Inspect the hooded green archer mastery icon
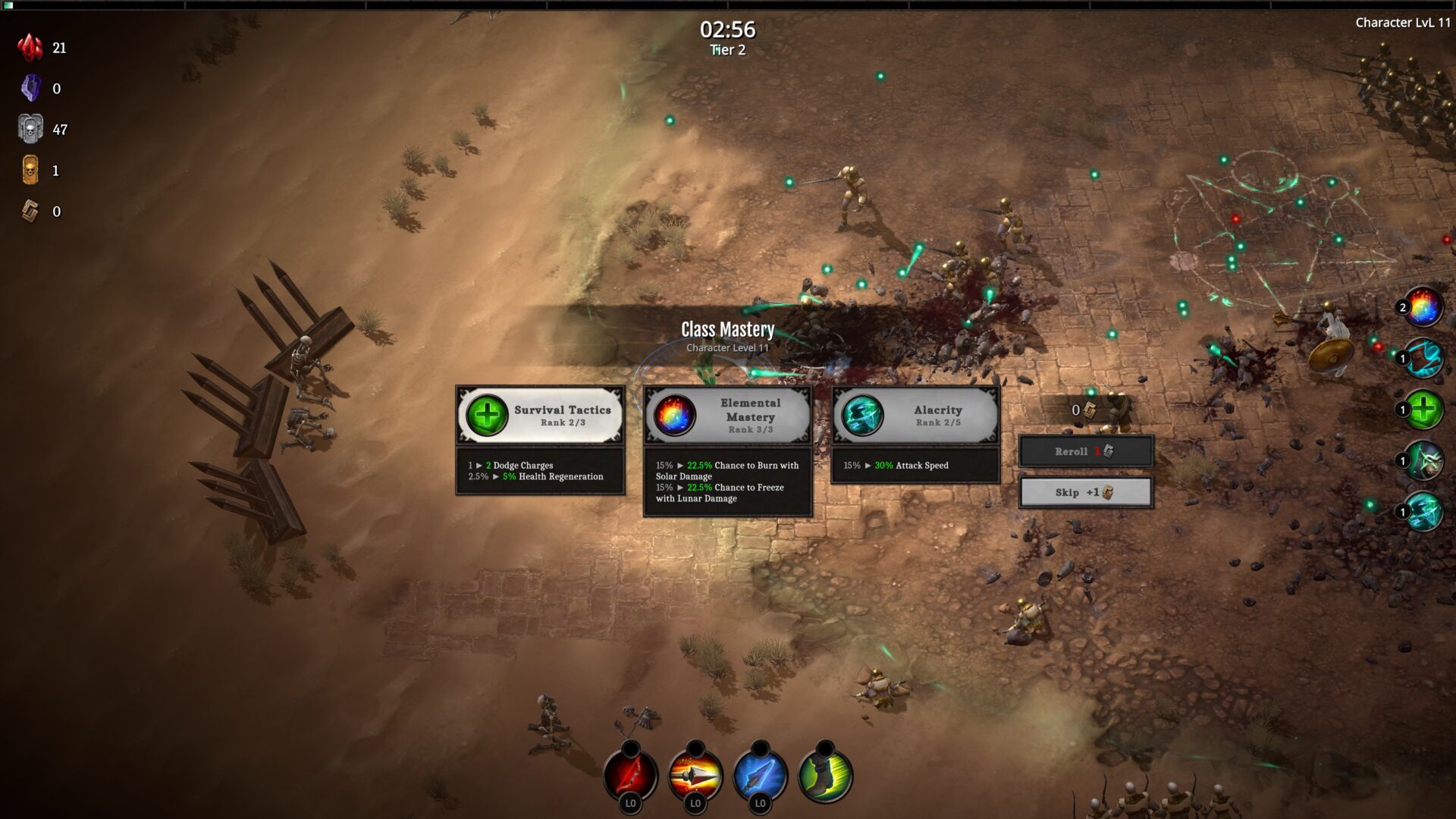This screenshot has width=1456, height=819. pos(1423,460)
